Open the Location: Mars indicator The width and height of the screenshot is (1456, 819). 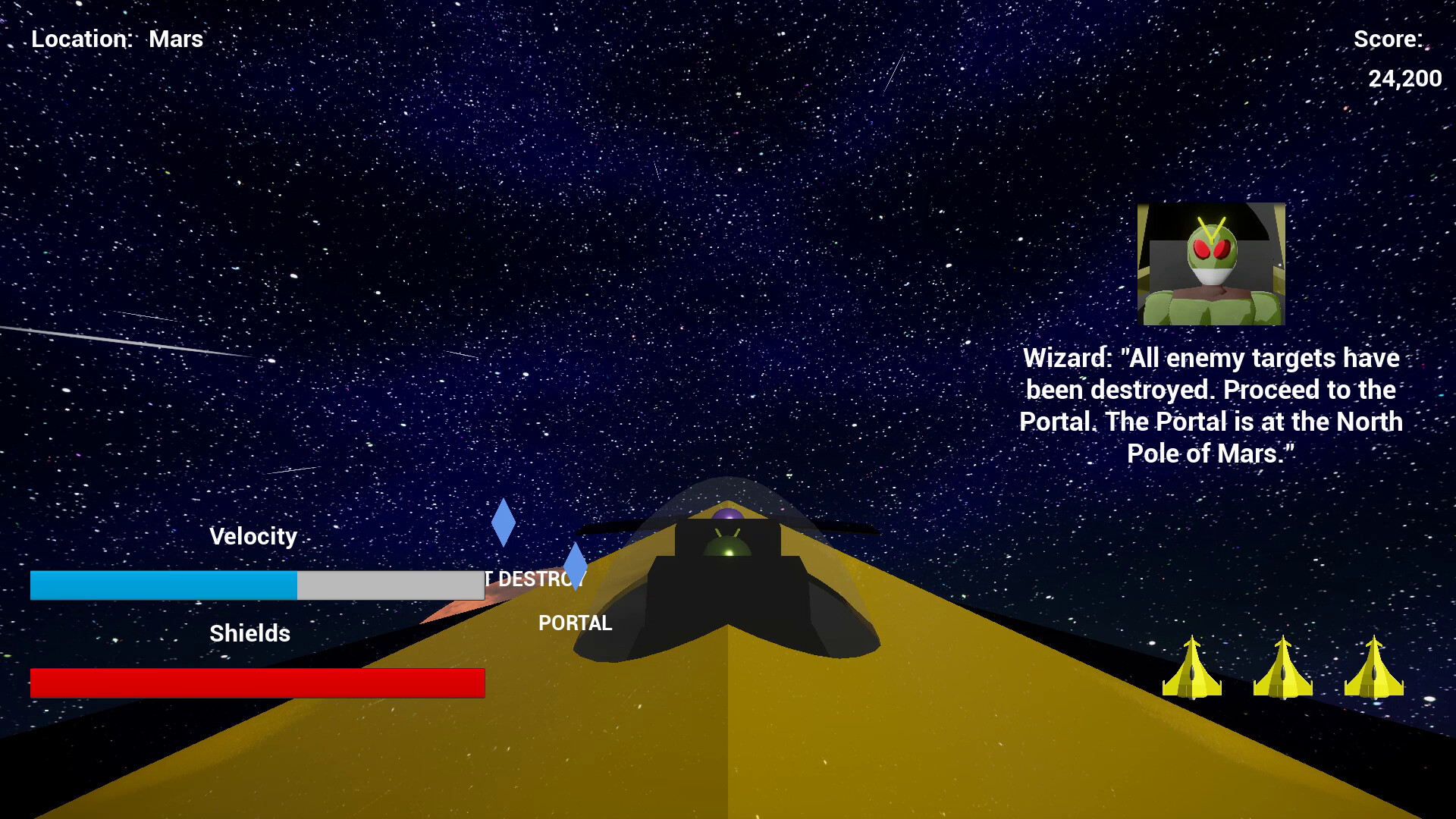tap(115, 39)
